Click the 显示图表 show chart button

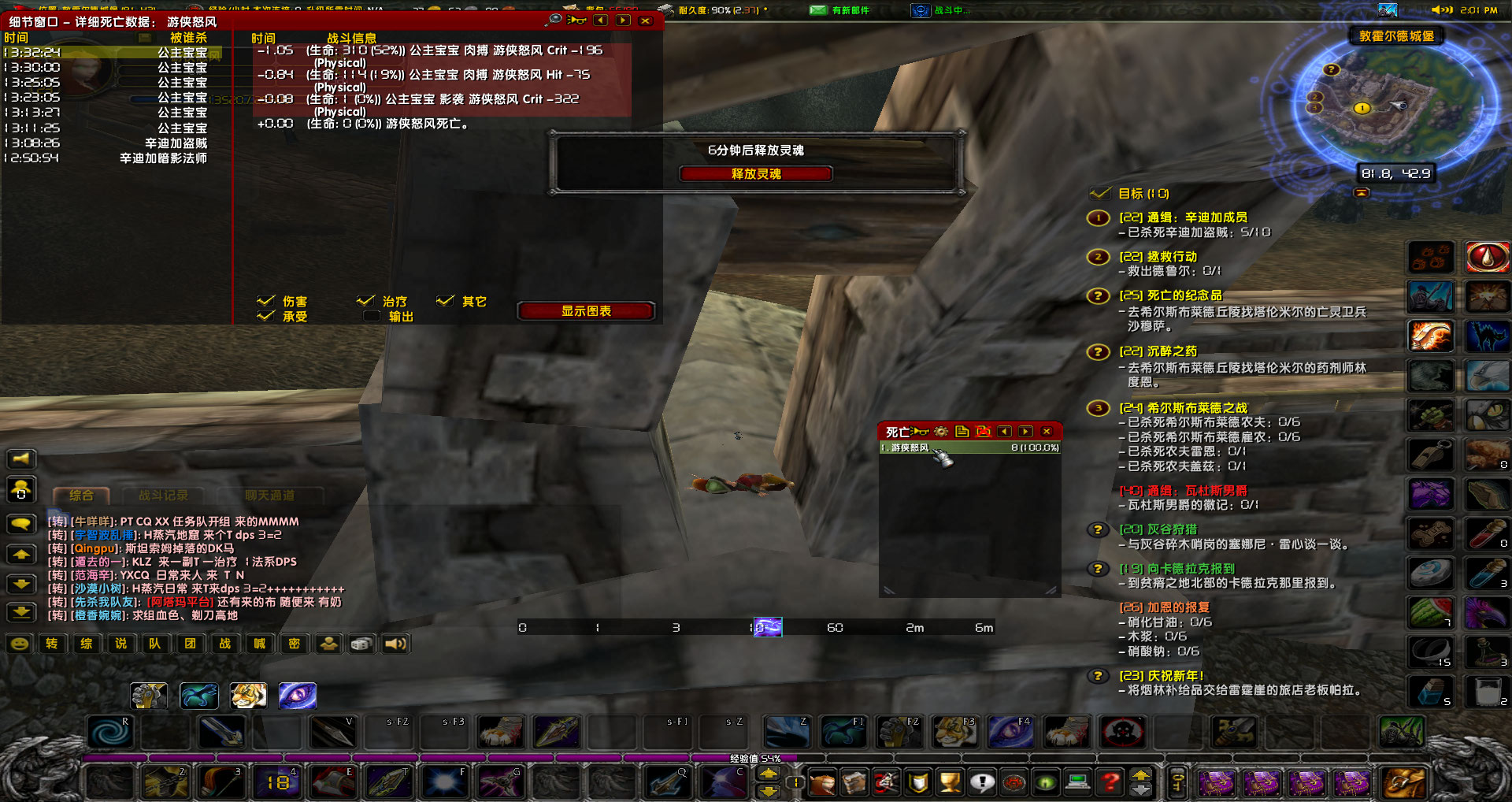coord(585,310)
